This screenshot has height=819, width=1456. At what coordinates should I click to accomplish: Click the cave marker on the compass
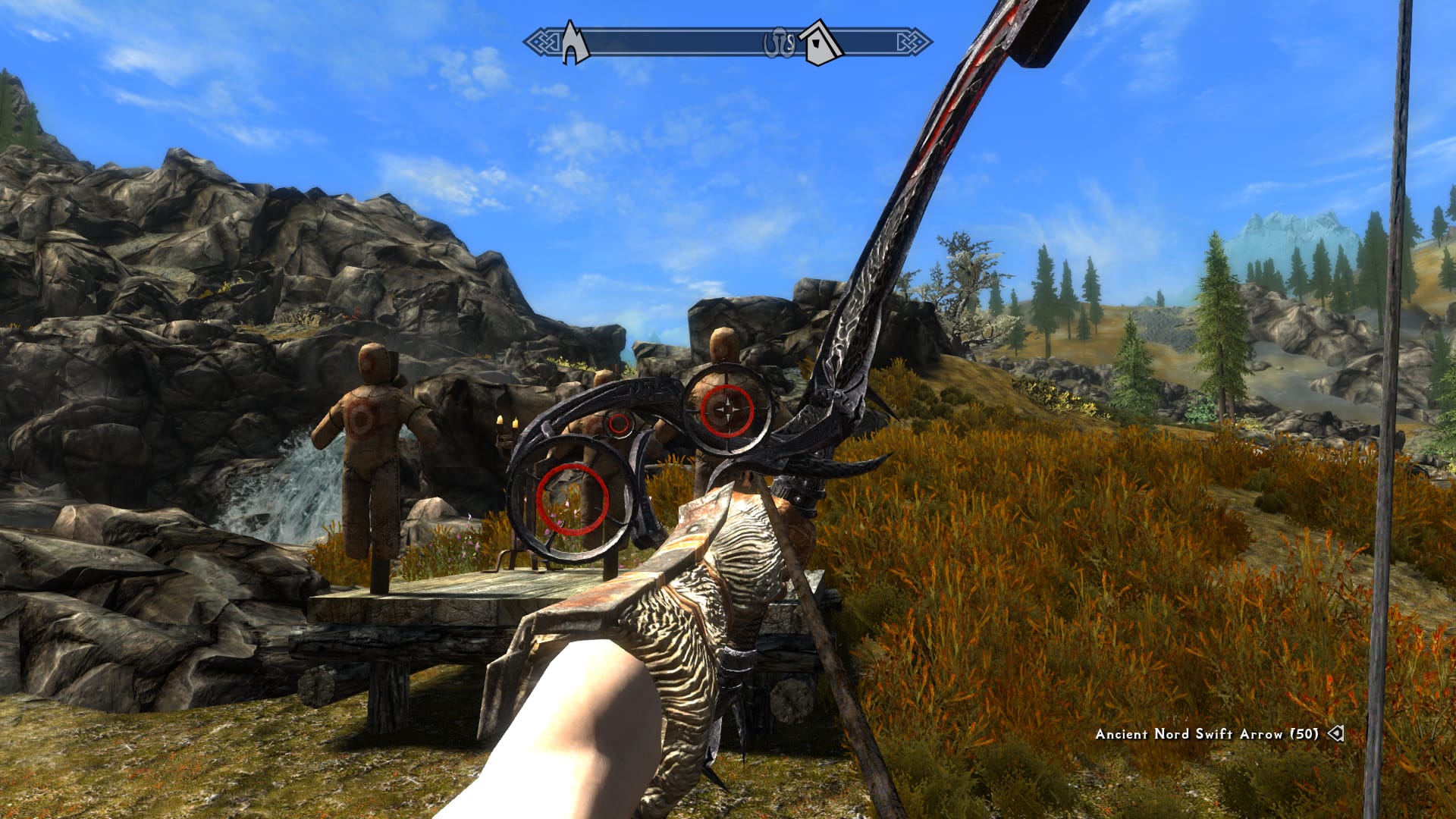[x=576, y=43]
